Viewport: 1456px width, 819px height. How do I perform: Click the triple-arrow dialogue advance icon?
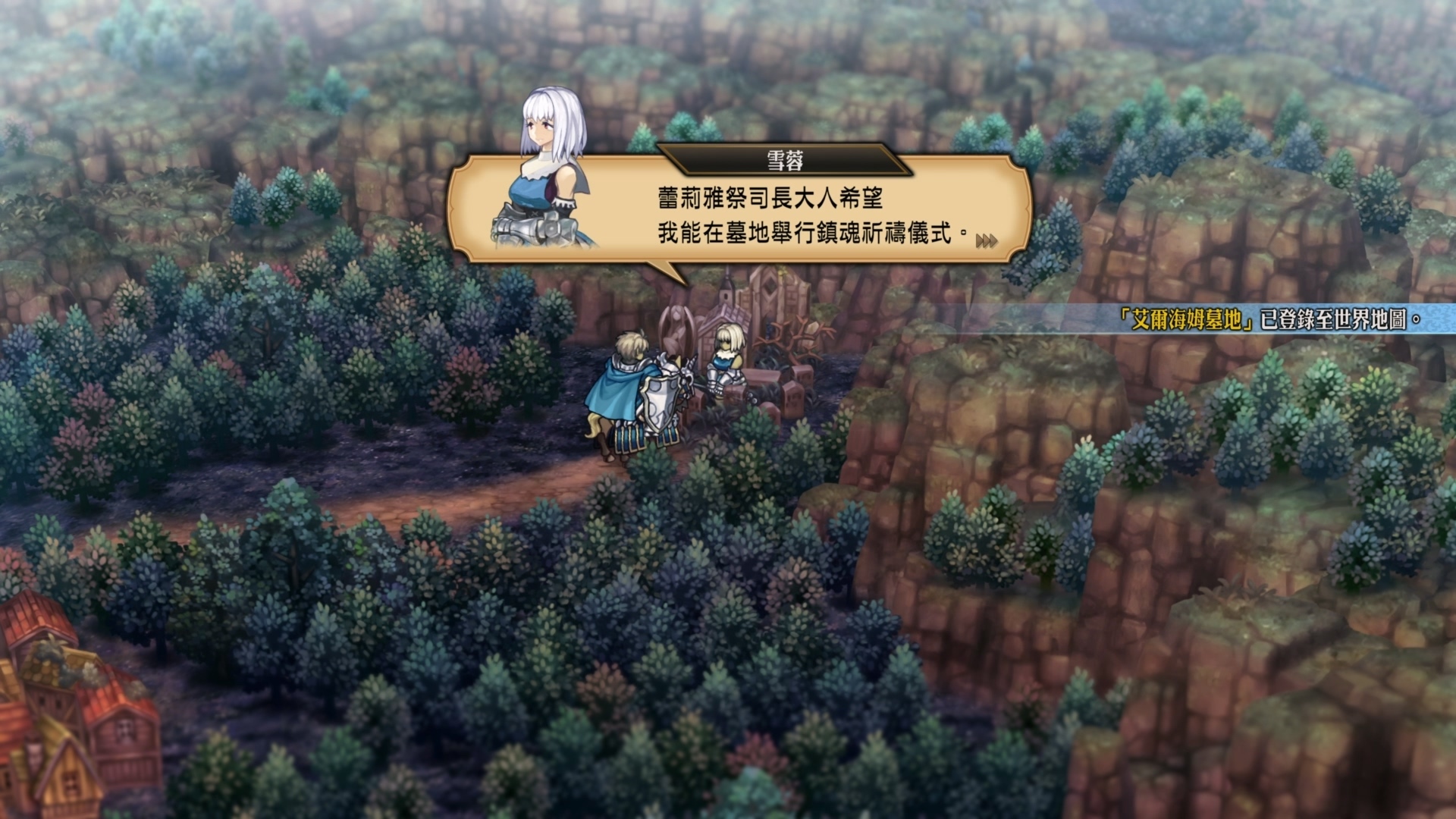tap(987, 239)
